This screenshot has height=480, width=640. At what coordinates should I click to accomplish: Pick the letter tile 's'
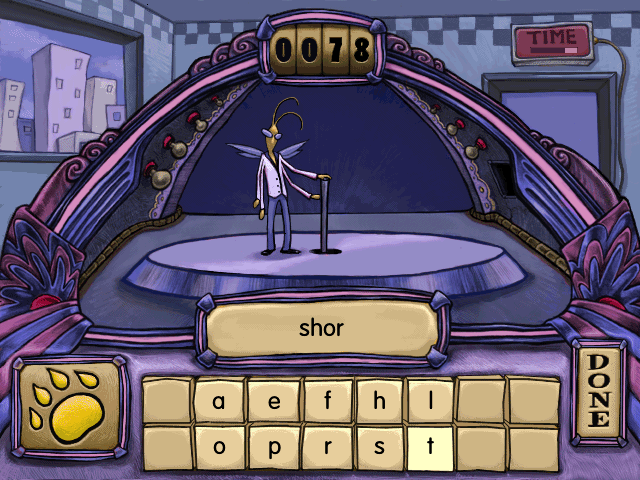(379, 447)
